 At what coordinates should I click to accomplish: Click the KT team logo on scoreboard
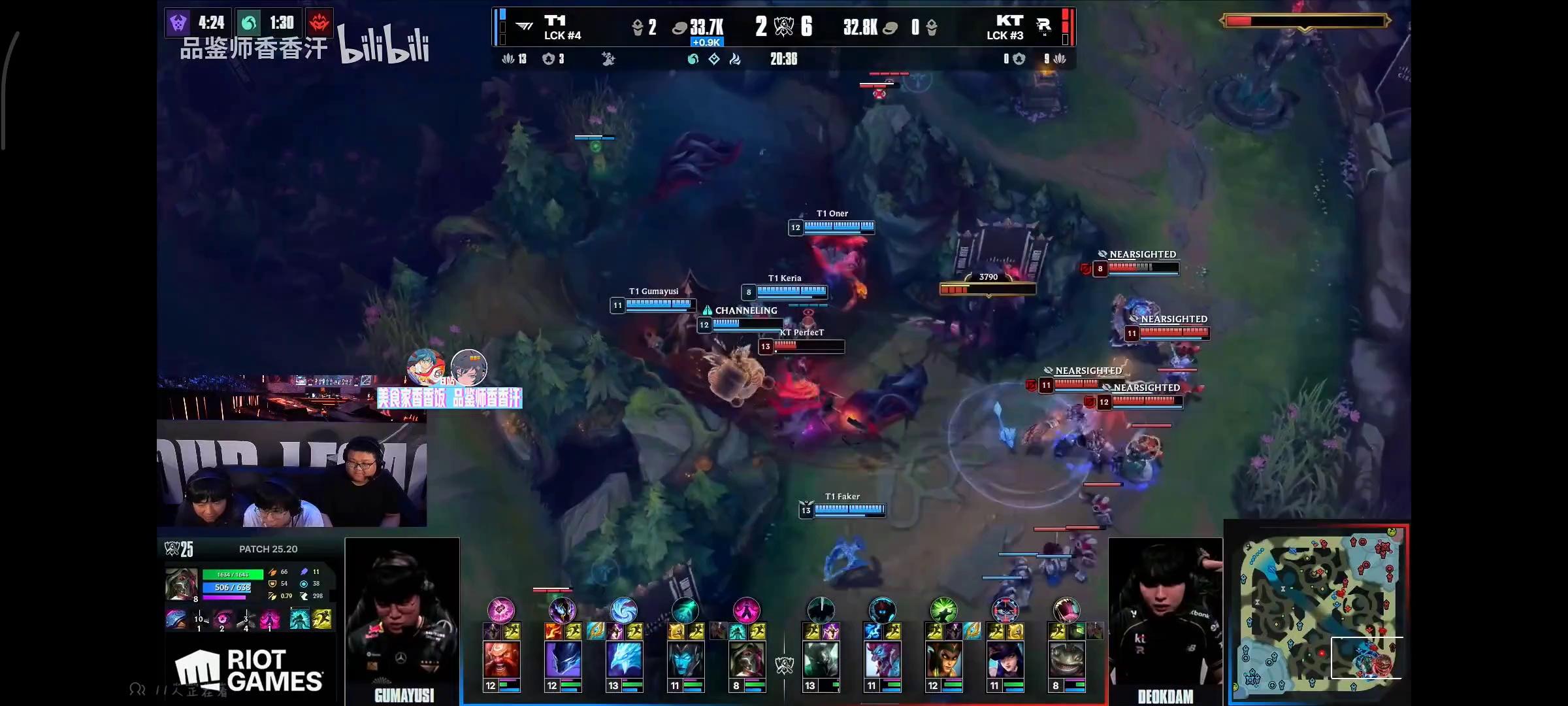coord(1043,26)
